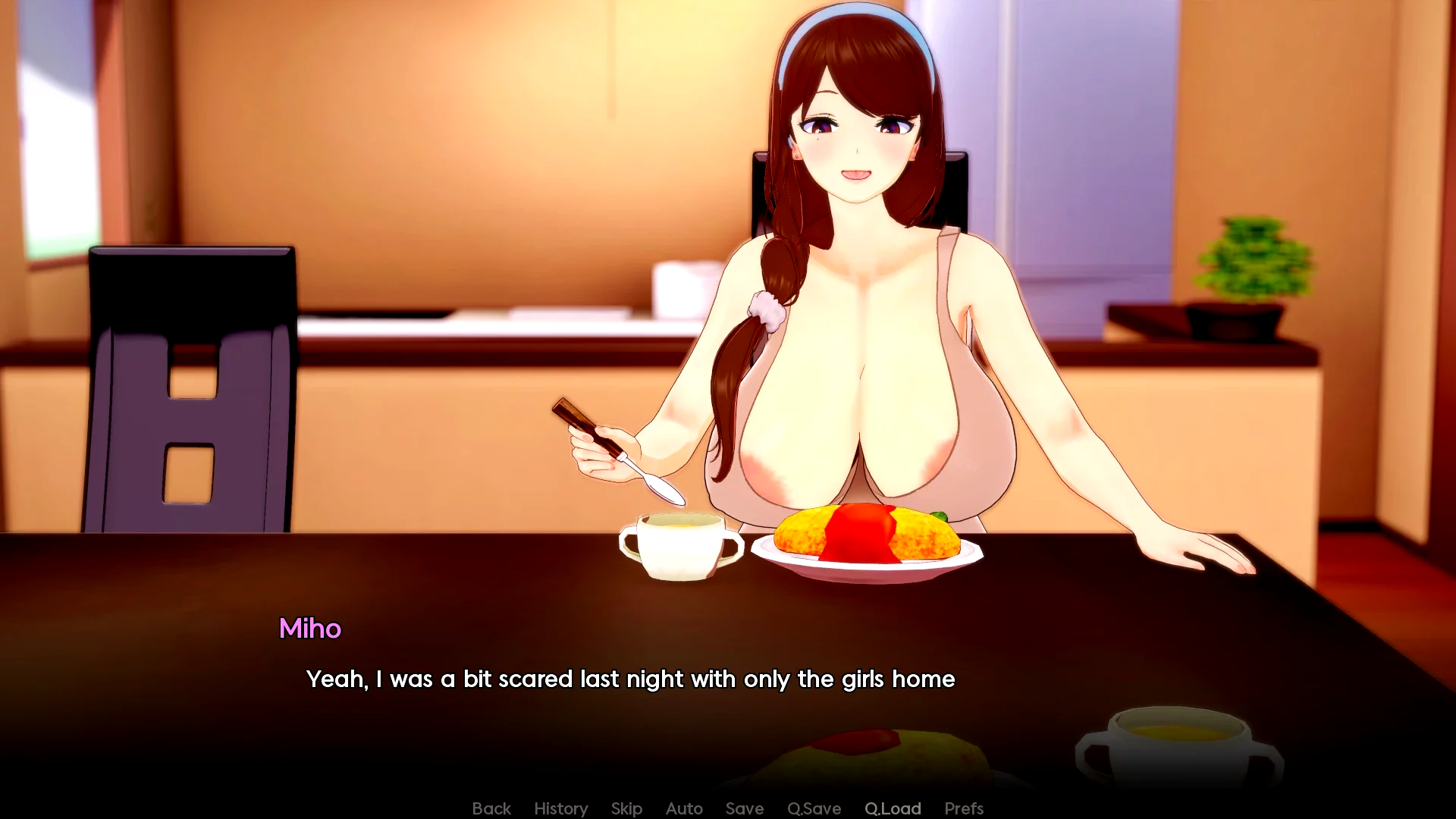1456x819 pixels.
Task: Open the History log
Action: [x=560, y=808]
